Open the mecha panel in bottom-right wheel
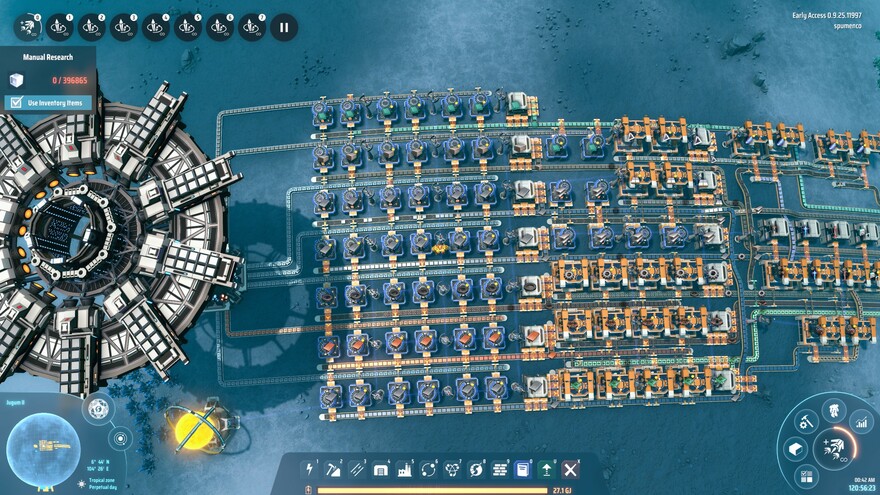880x495 pixels. (833, 410)
